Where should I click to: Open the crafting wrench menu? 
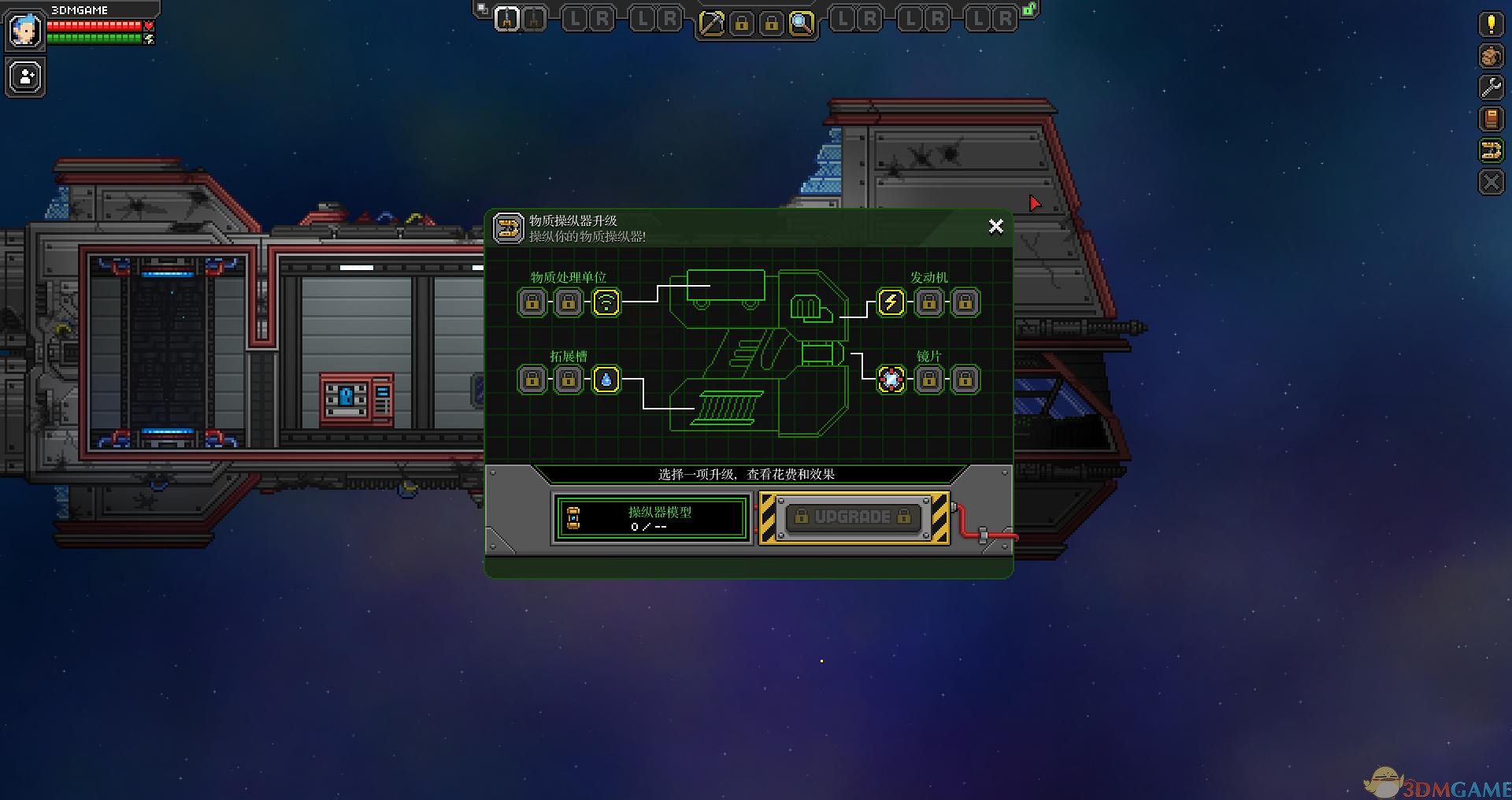tap(1491, 87)
